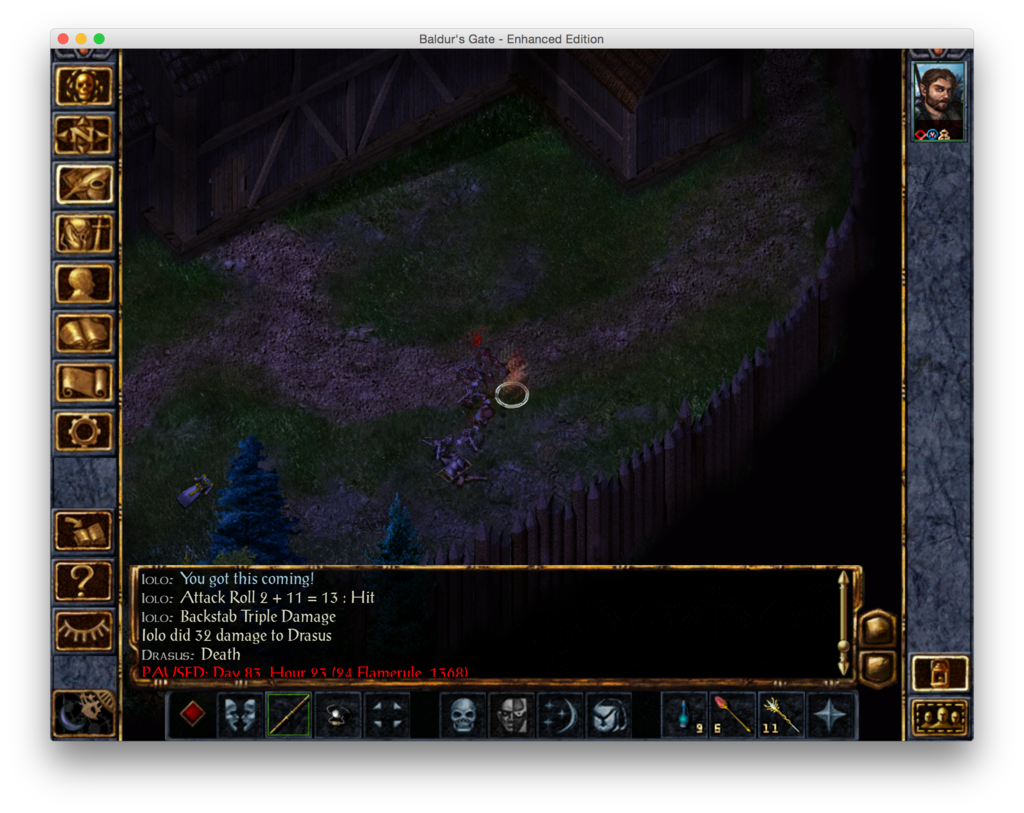Image resolution: width=1024 pixels, height=813 pixels.
Task: Open the help question mark button
Action: tap(84, 580)
